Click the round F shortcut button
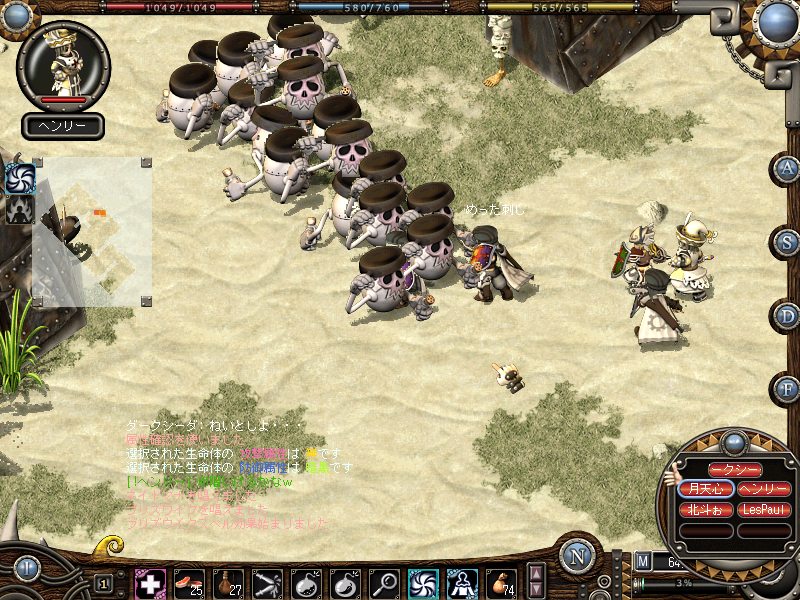Image resolution: width=800 pixels, height=600 pixels. (x=788, y=388)
